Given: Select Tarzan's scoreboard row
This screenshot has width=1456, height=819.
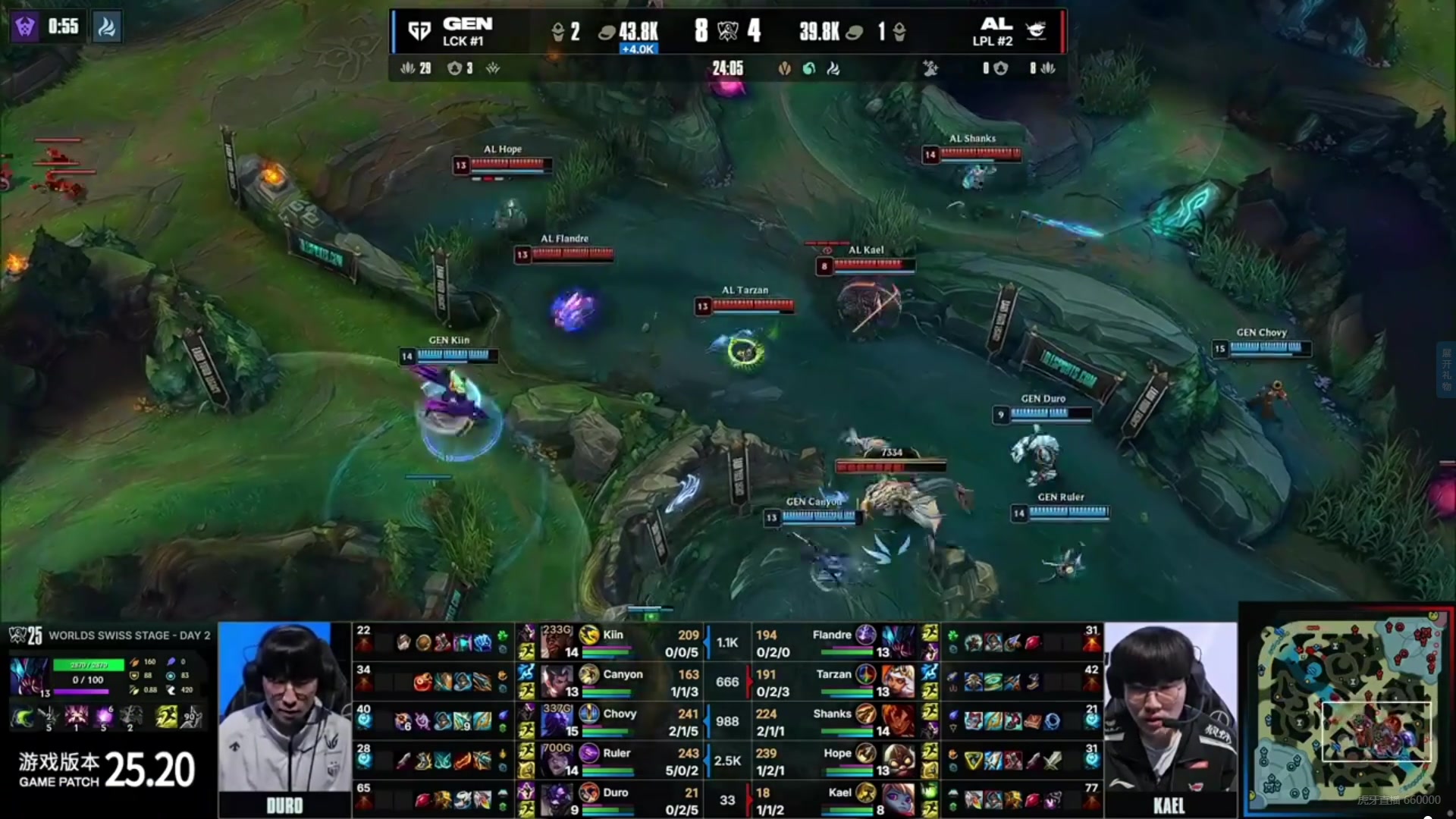Looking at the screenshot, I should (x=834, y=682).
